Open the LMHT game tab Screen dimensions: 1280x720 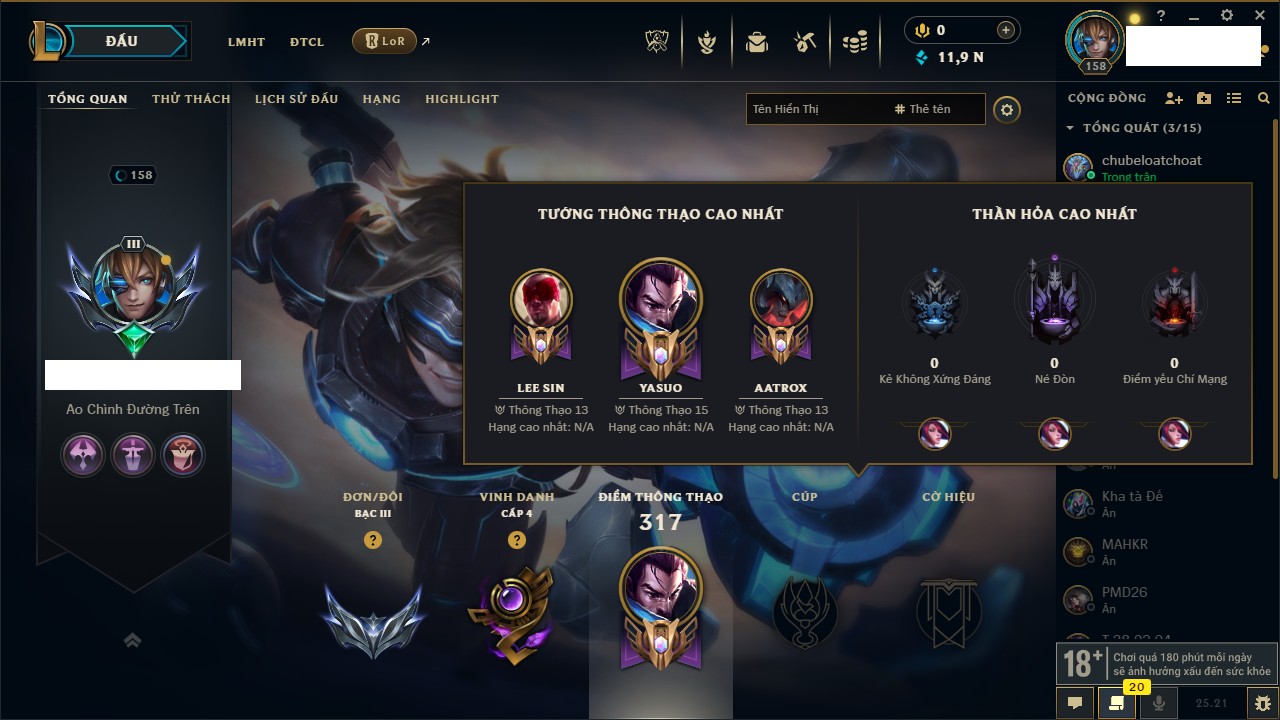point(246,42)
